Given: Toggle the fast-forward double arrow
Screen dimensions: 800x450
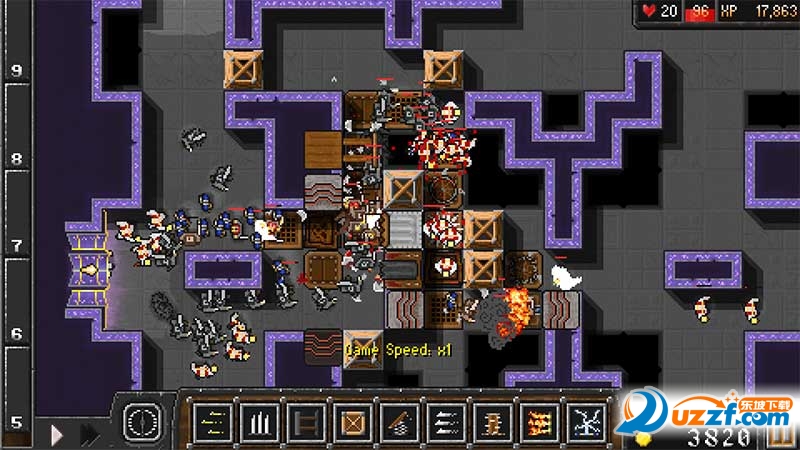Looking at the screenshot, I should [x=90, y=435].
